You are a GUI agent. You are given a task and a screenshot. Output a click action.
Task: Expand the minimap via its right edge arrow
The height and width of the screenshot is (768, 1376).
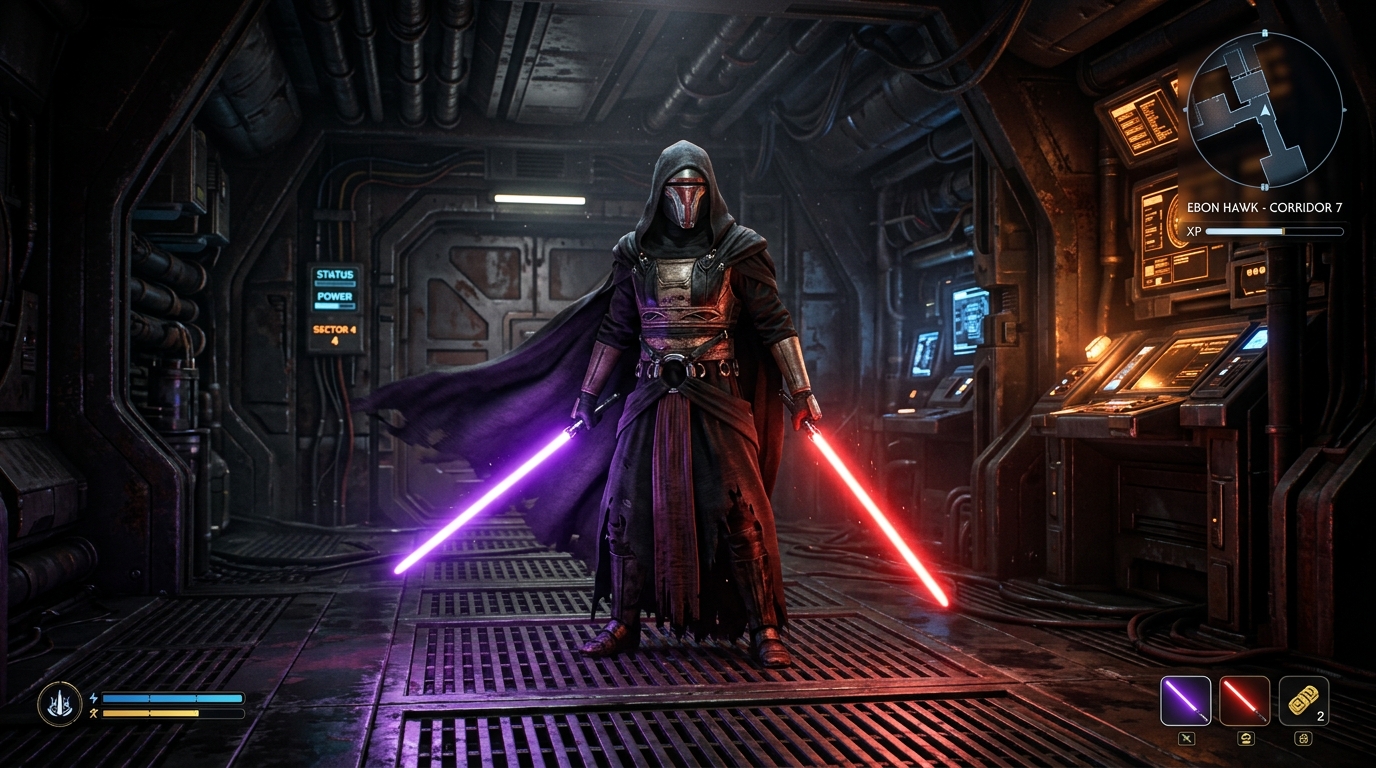tap(1344, 110)
